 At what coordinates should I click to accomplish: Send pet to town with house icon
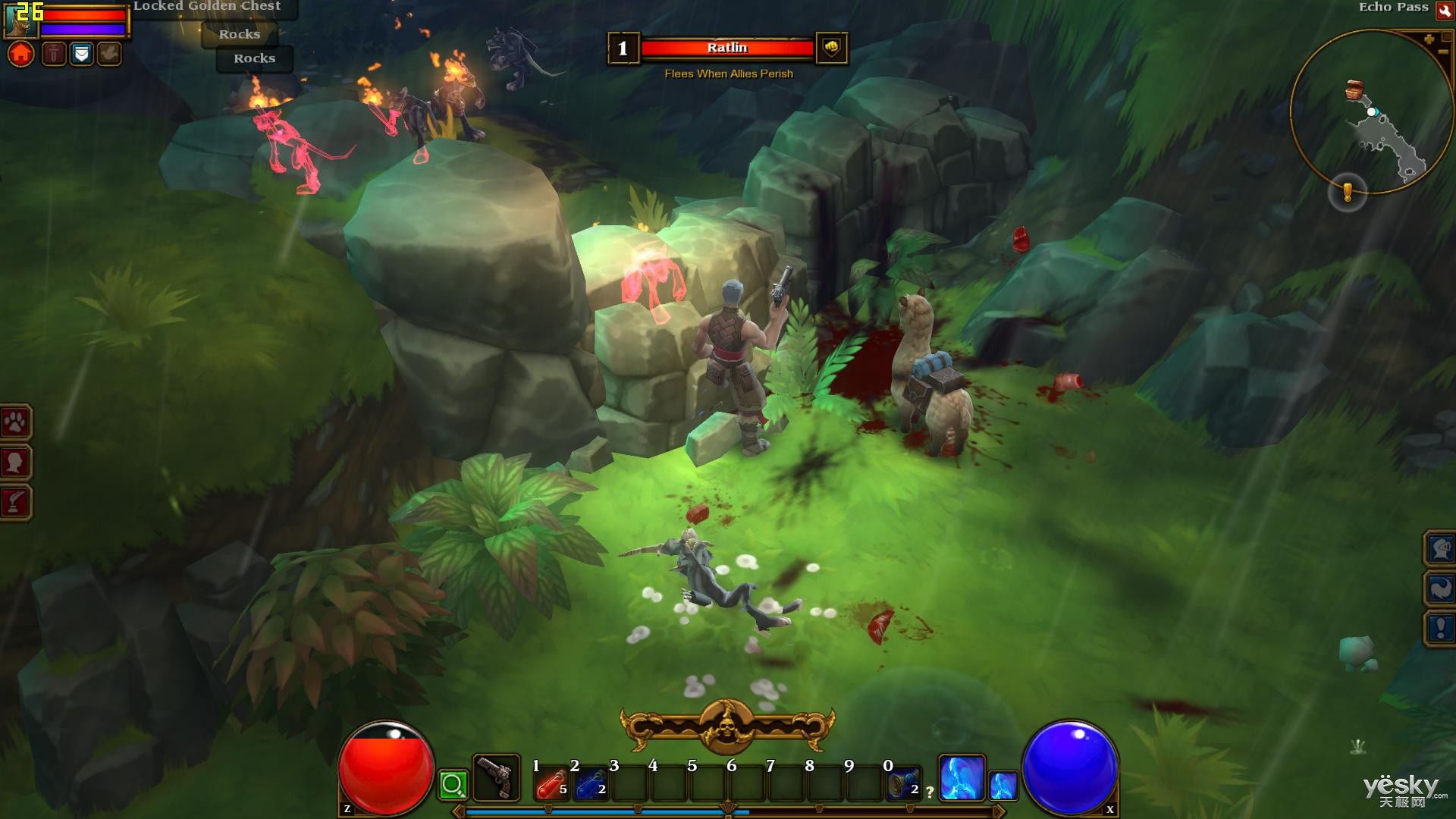point(21,55)
